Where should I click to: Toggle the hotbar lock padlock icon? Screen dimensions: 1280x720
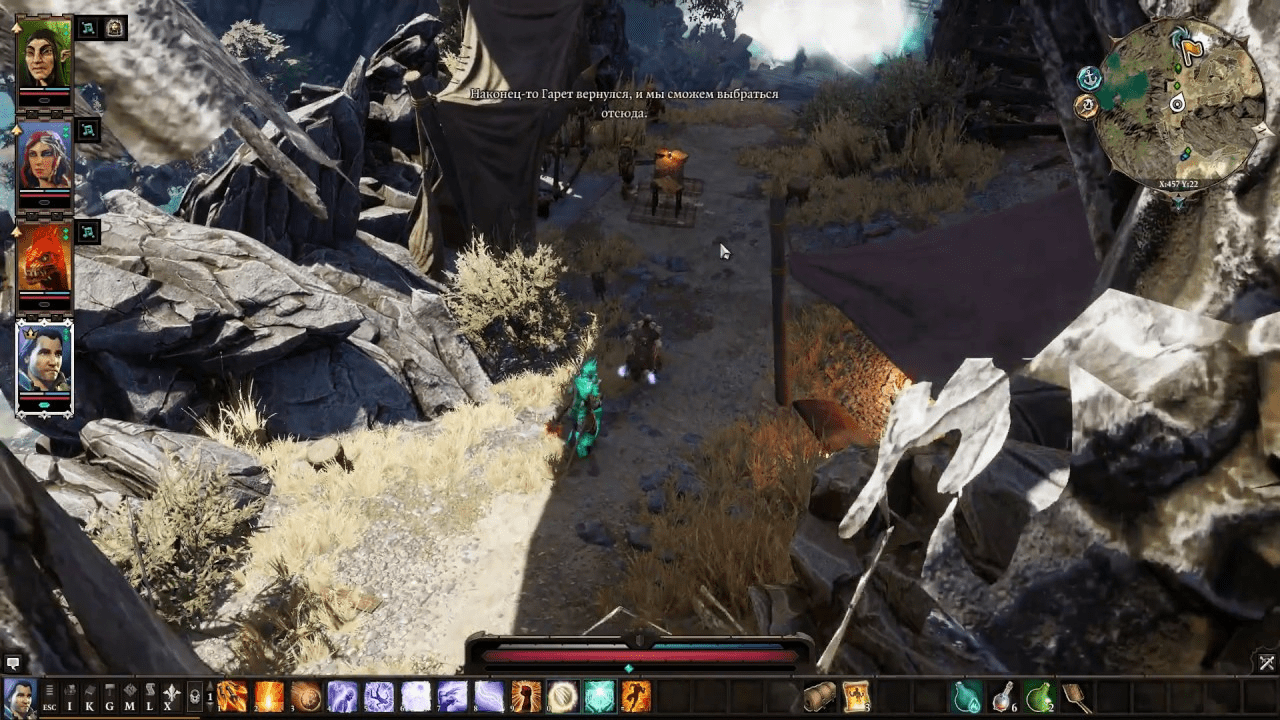point(194,698)
